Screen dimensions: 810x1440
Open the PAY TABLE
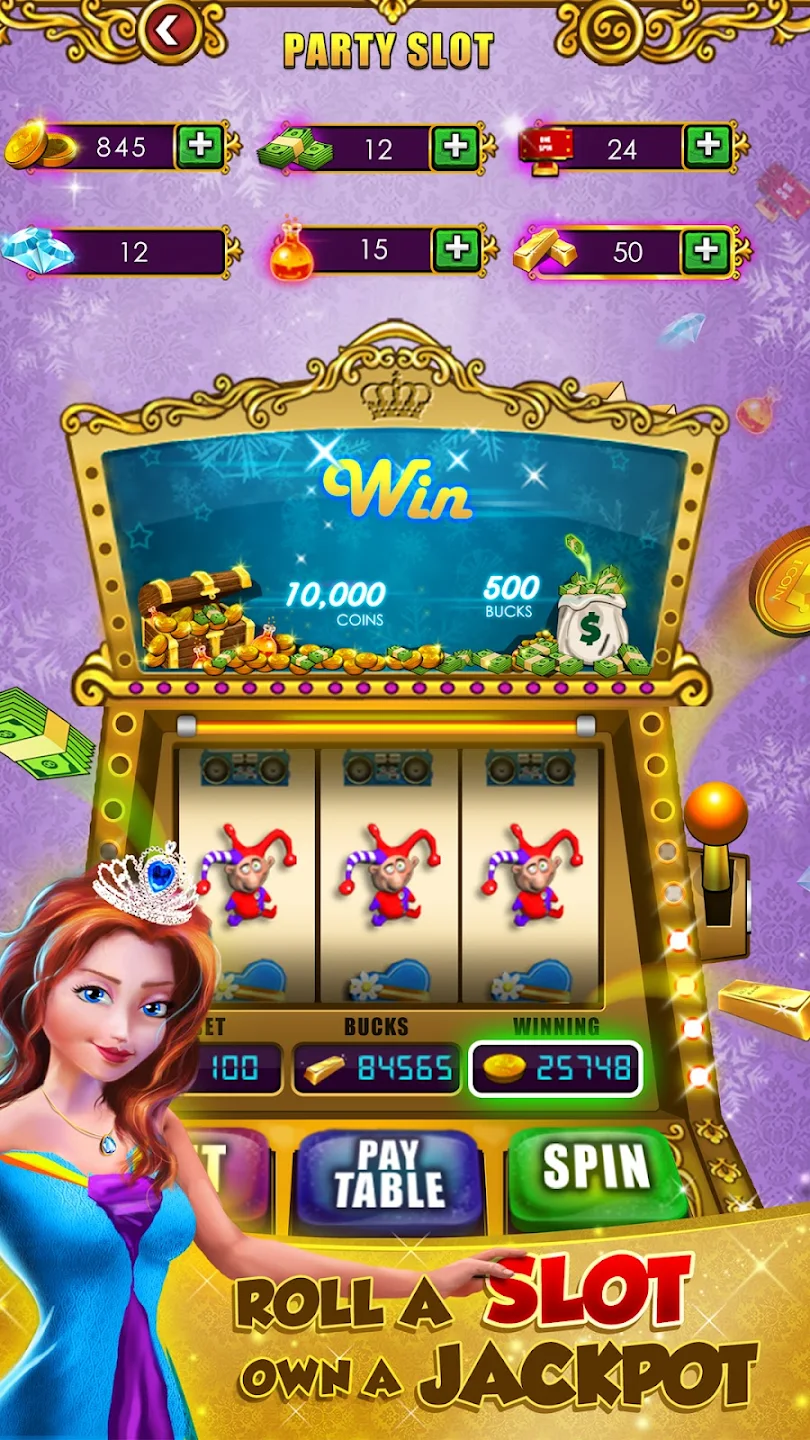coord(390,1174)
